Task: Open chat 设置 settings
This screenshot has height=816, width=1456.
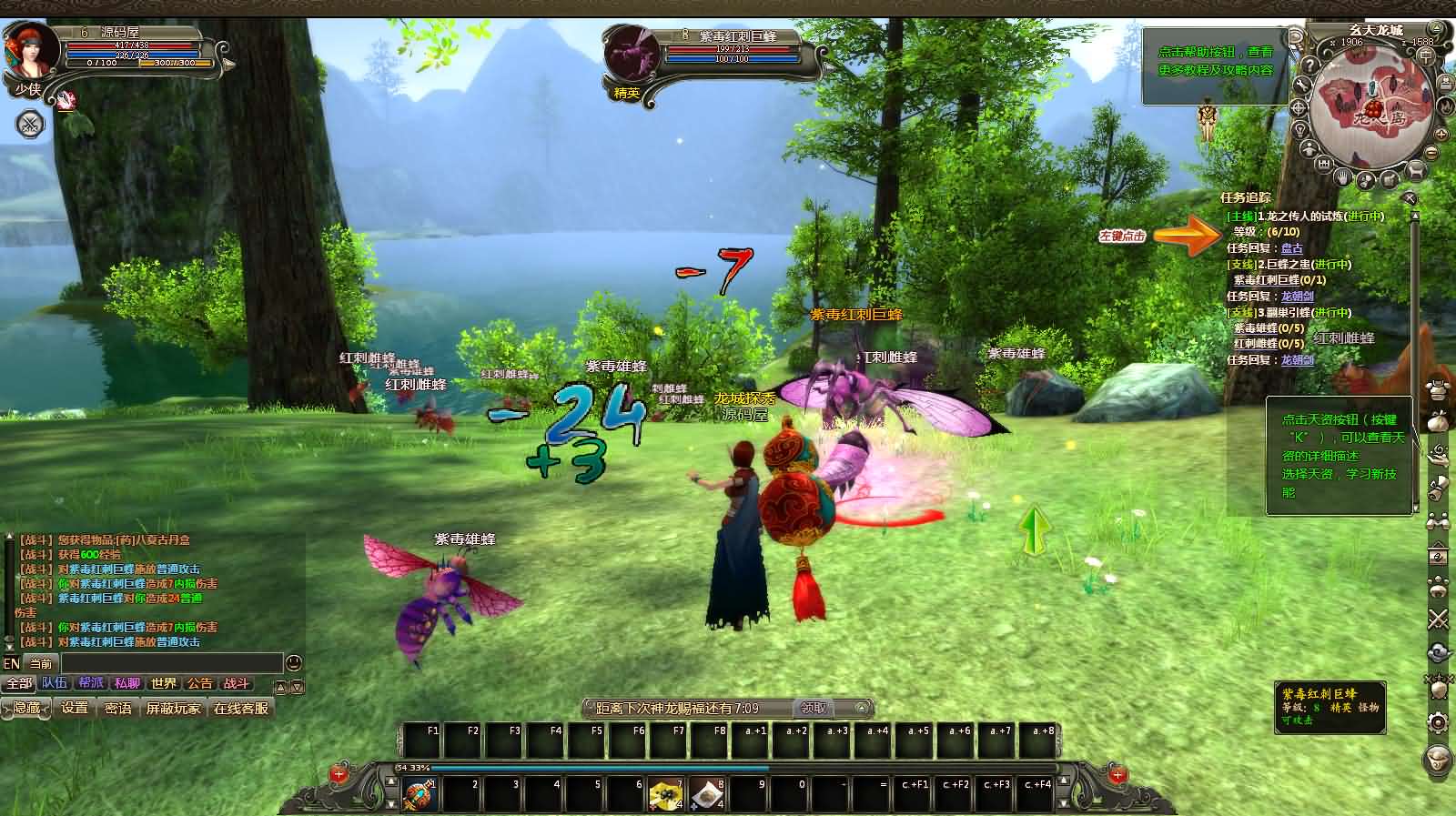Action: (75, 708)
